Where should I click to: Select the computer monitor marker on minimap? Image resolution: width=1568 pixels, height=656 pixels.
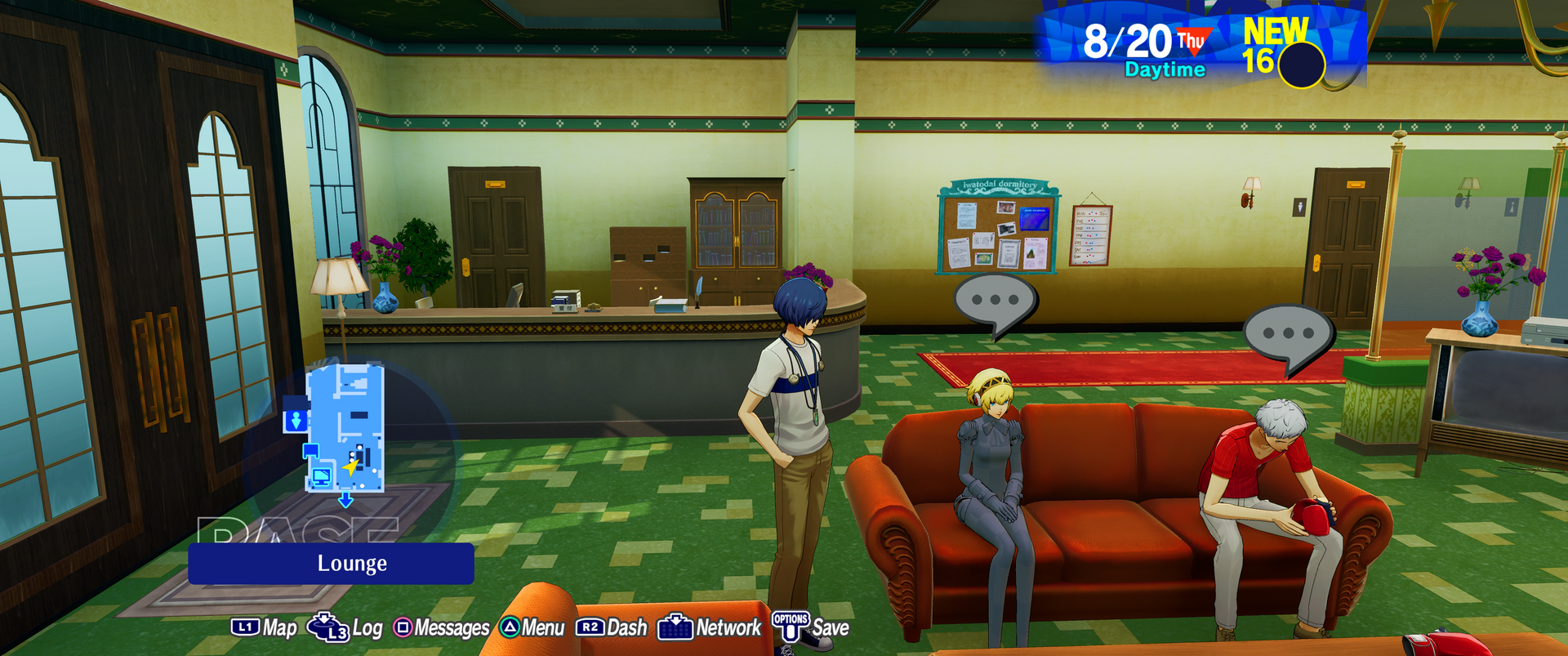pos(321,475)
